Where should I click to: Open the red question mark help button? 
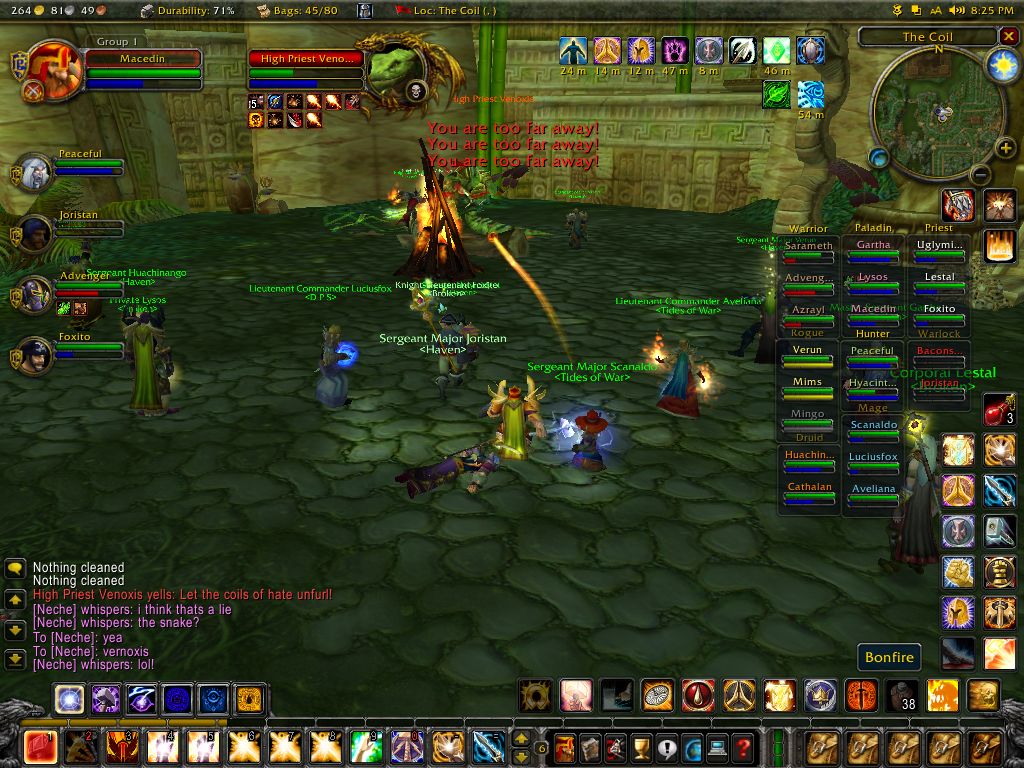tap(742, 747)
